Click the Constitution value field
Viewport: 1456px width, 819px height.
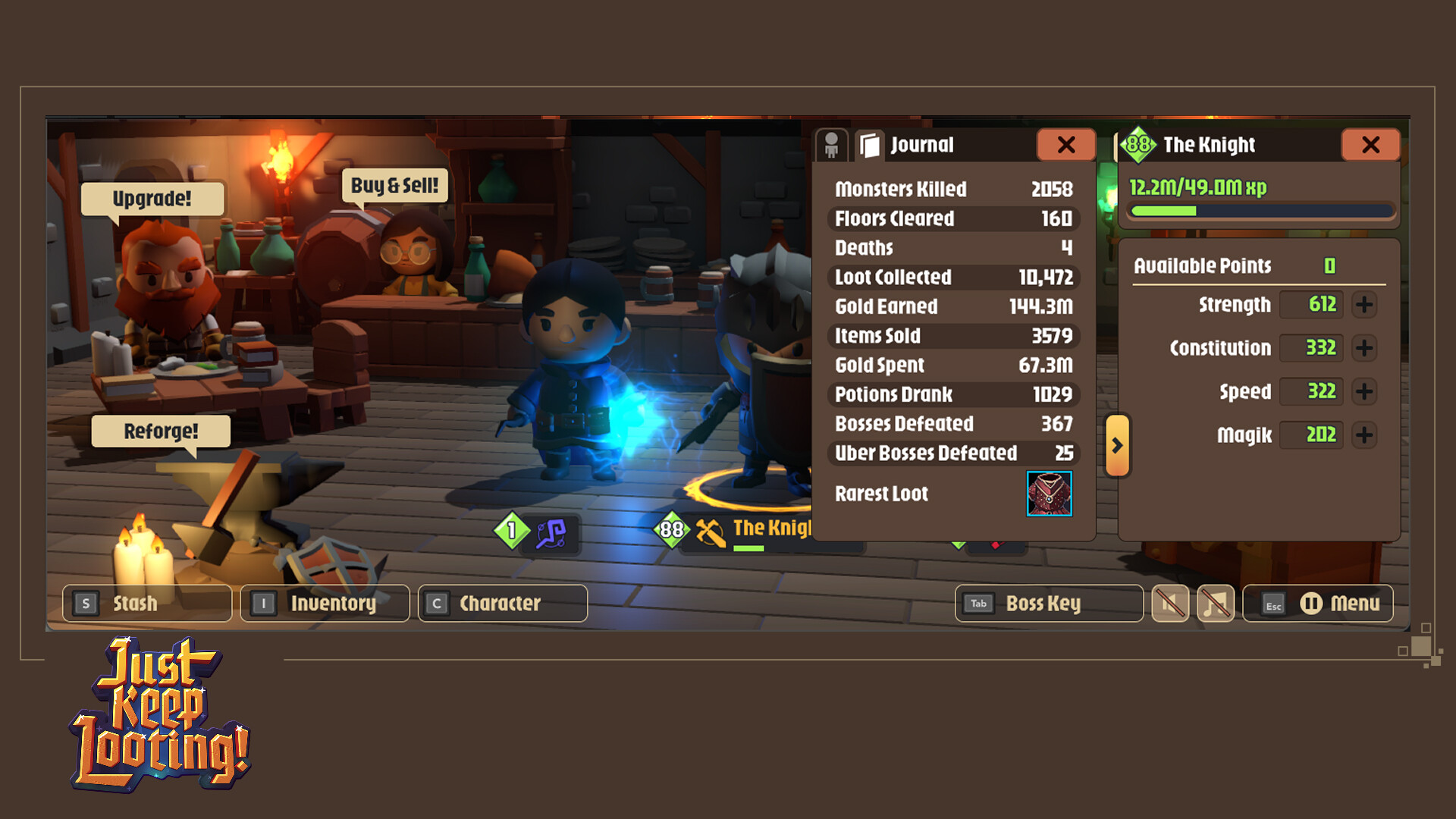1311,348
